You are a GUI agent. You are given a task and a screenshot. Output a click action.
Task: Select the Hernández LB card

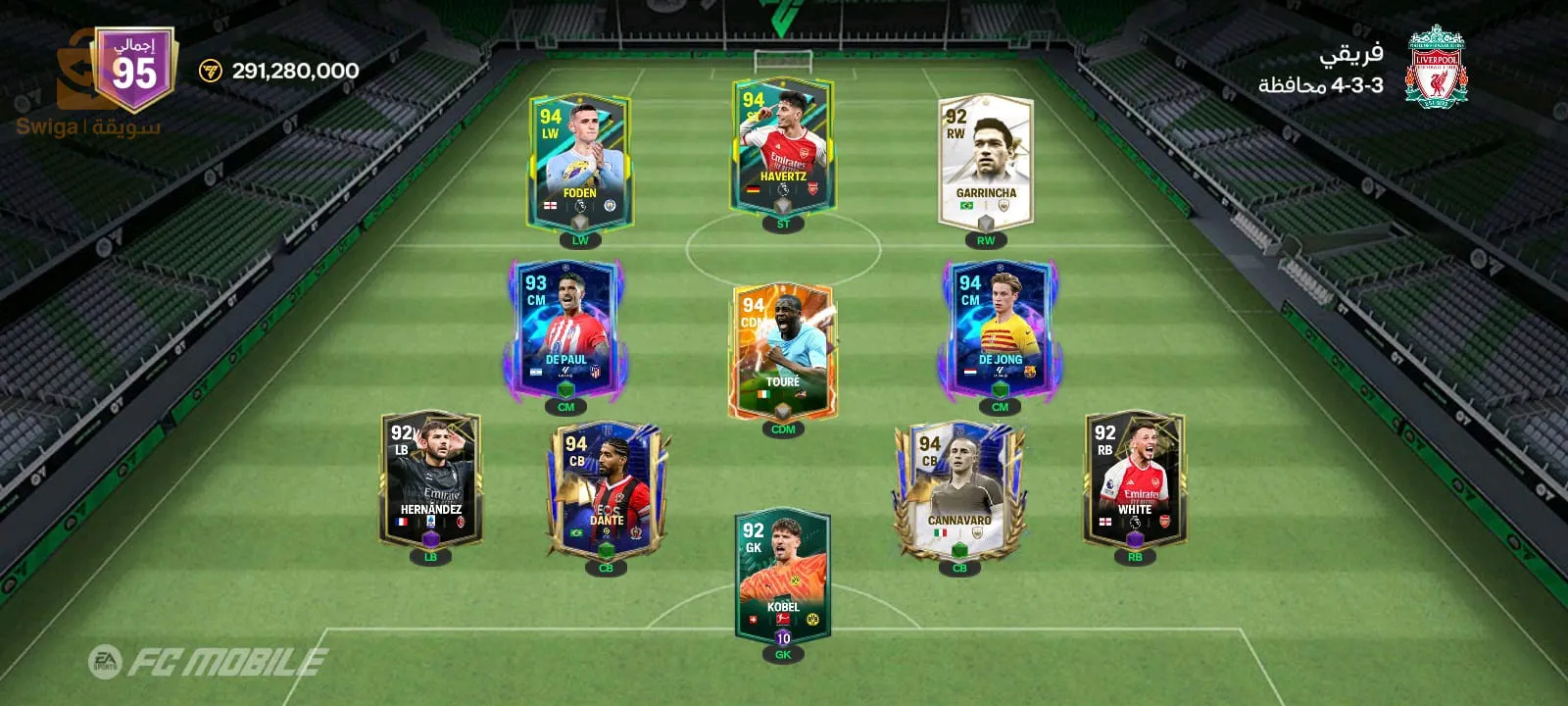pos(430,479)
